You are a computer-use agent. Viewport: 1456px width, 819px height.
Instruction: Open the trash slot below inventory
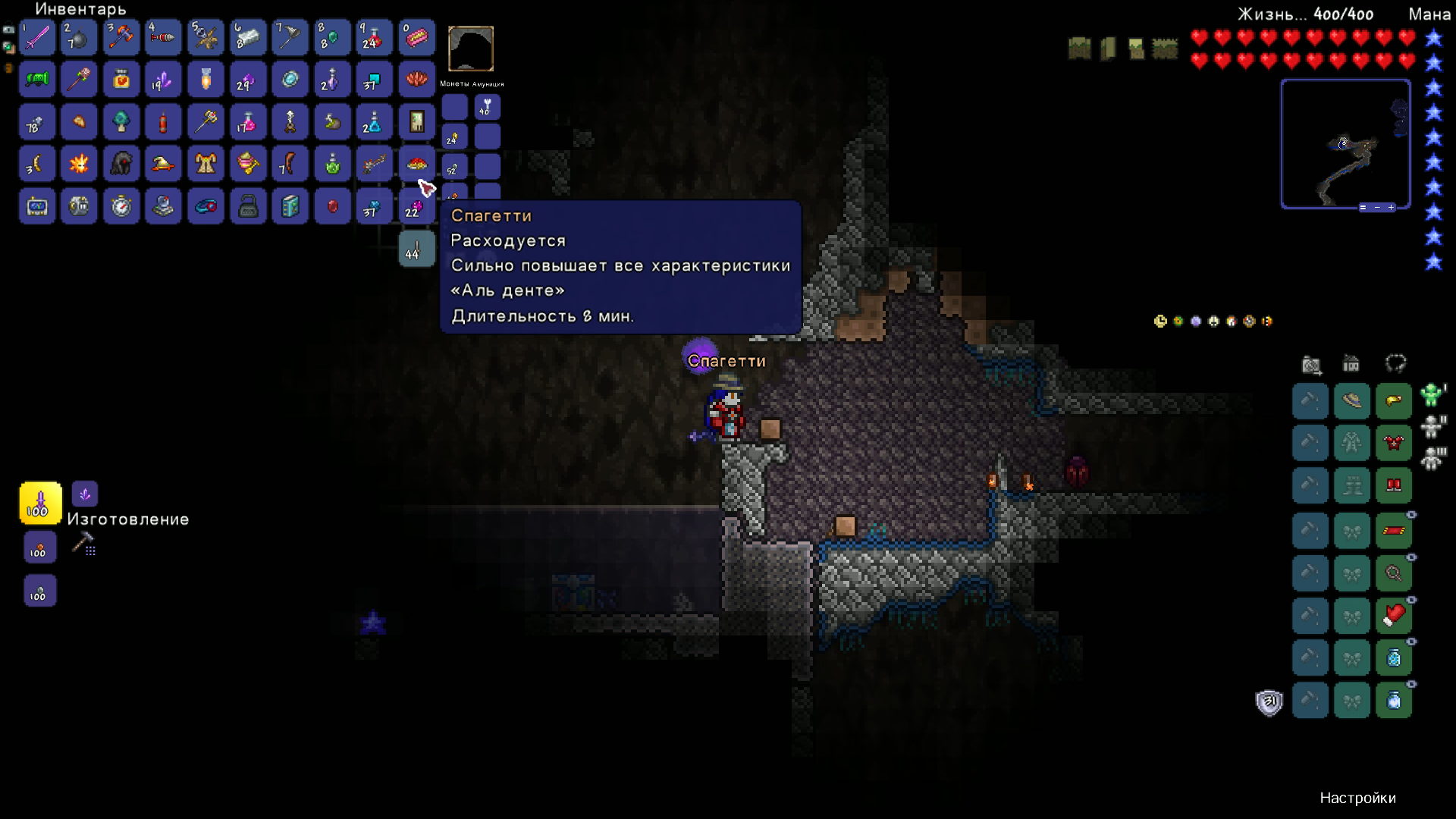pos(416,249)
